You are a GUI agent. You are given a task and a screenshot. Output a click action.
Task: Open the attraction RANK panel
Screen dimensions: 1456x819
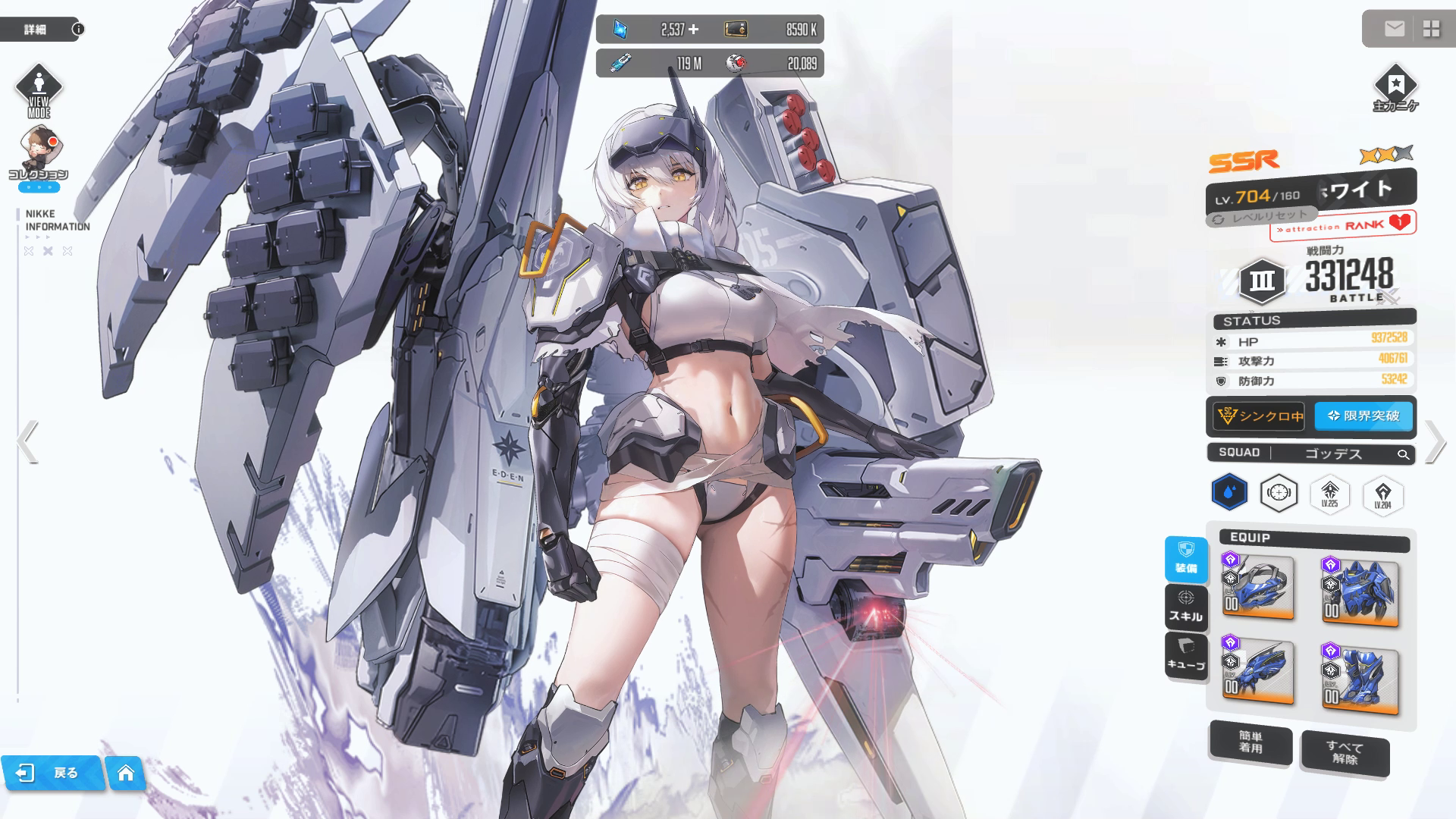click(1342, 225)
